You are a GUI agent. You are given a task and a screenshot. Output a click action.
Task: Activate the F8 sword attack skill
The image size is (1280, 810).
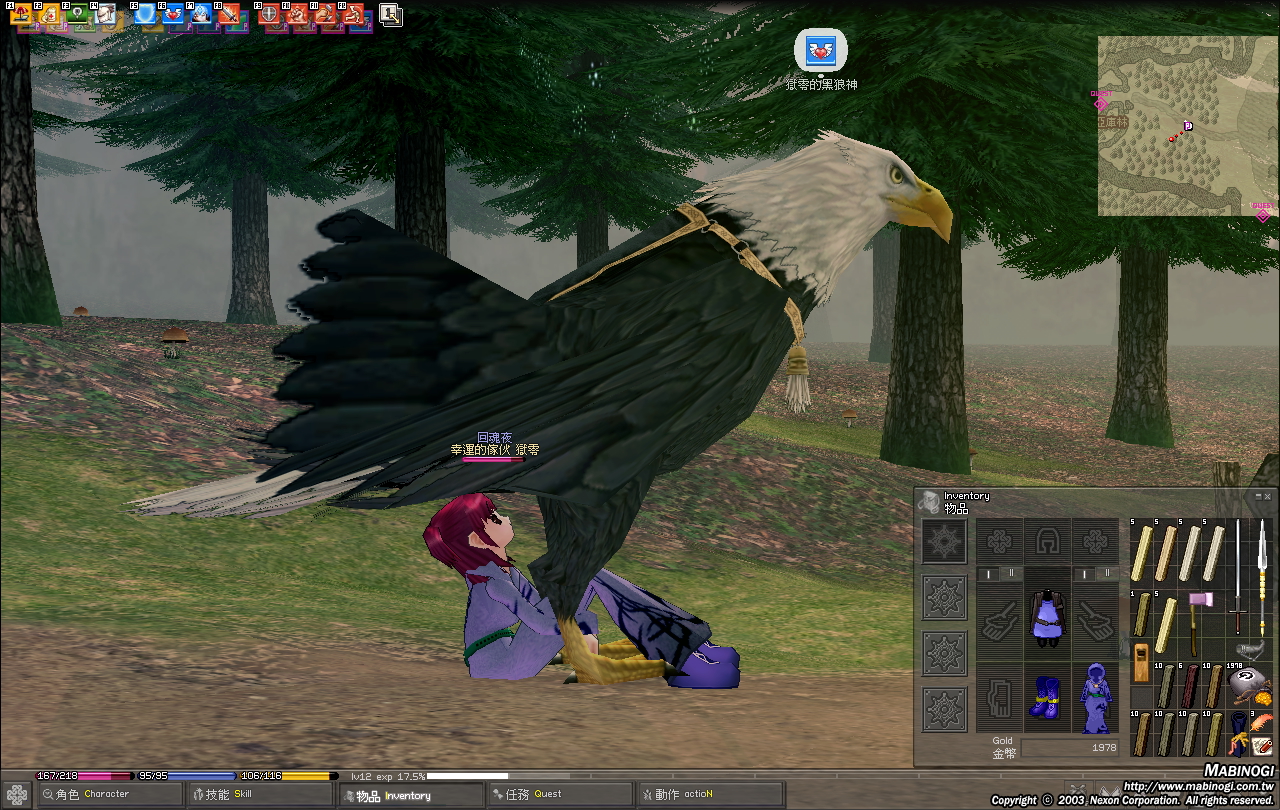pyautogui.click(x=229, y=15)
